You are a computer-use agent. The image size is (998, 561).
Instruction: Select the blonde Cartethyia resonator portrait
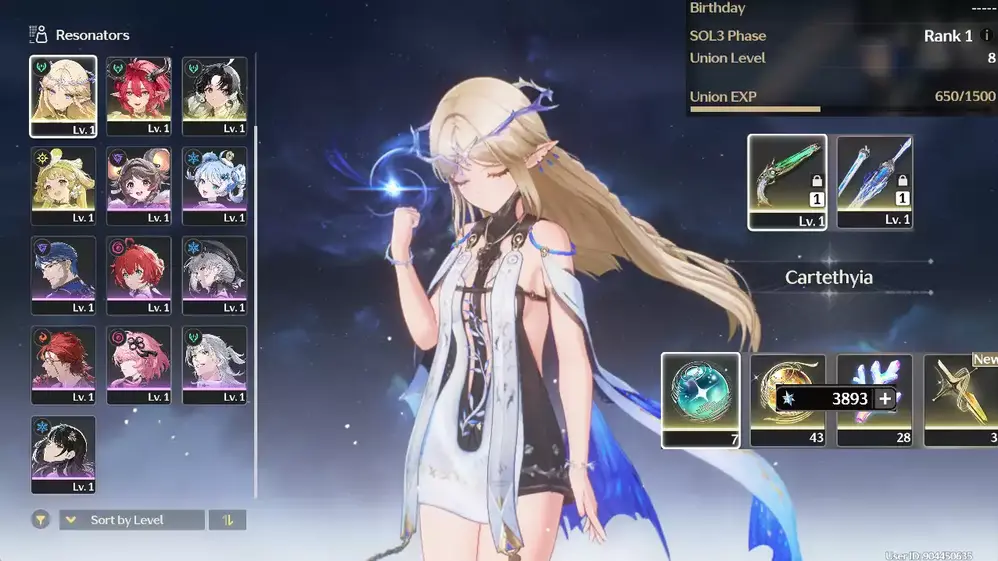point(63,95)
